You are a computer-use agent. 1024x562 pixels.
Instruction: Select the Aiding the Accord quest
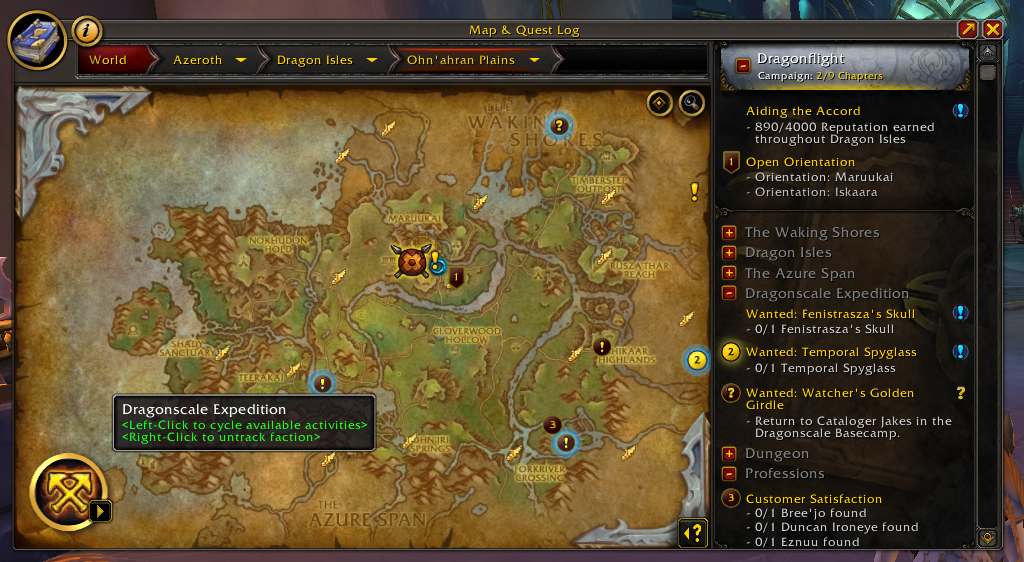click(x=803, y=111)
